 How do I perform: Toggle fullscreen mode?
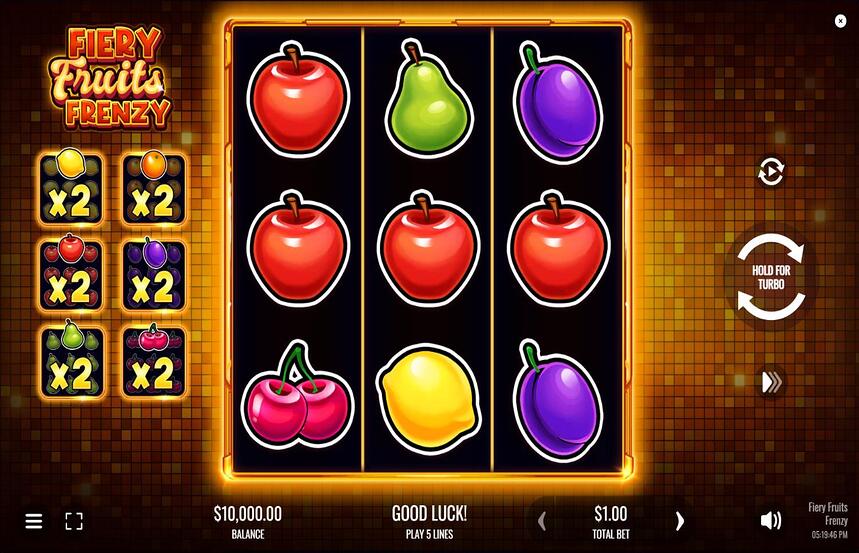coord(74,521)
